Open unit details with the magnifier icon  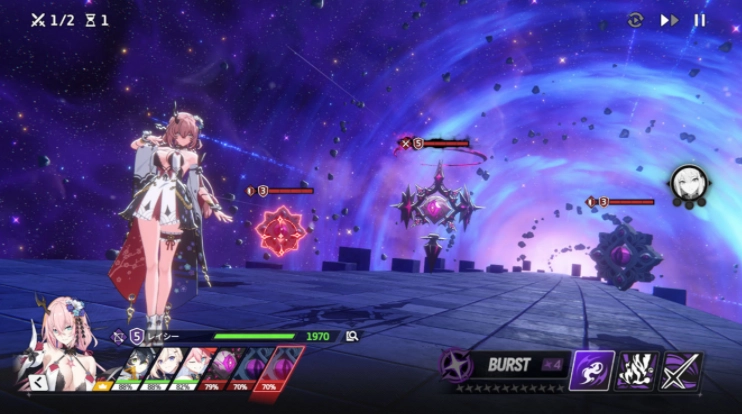352,336
